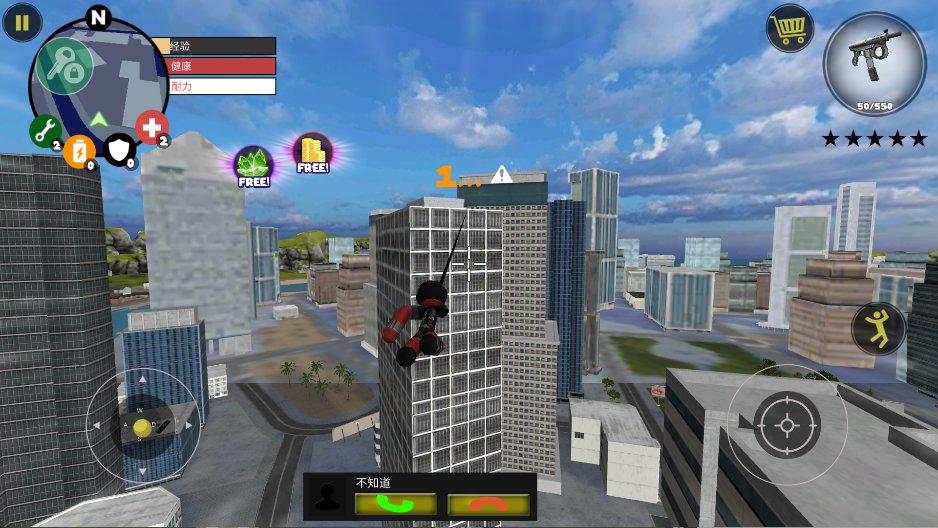Activate the white shield armor item

[x=119, y=150]
